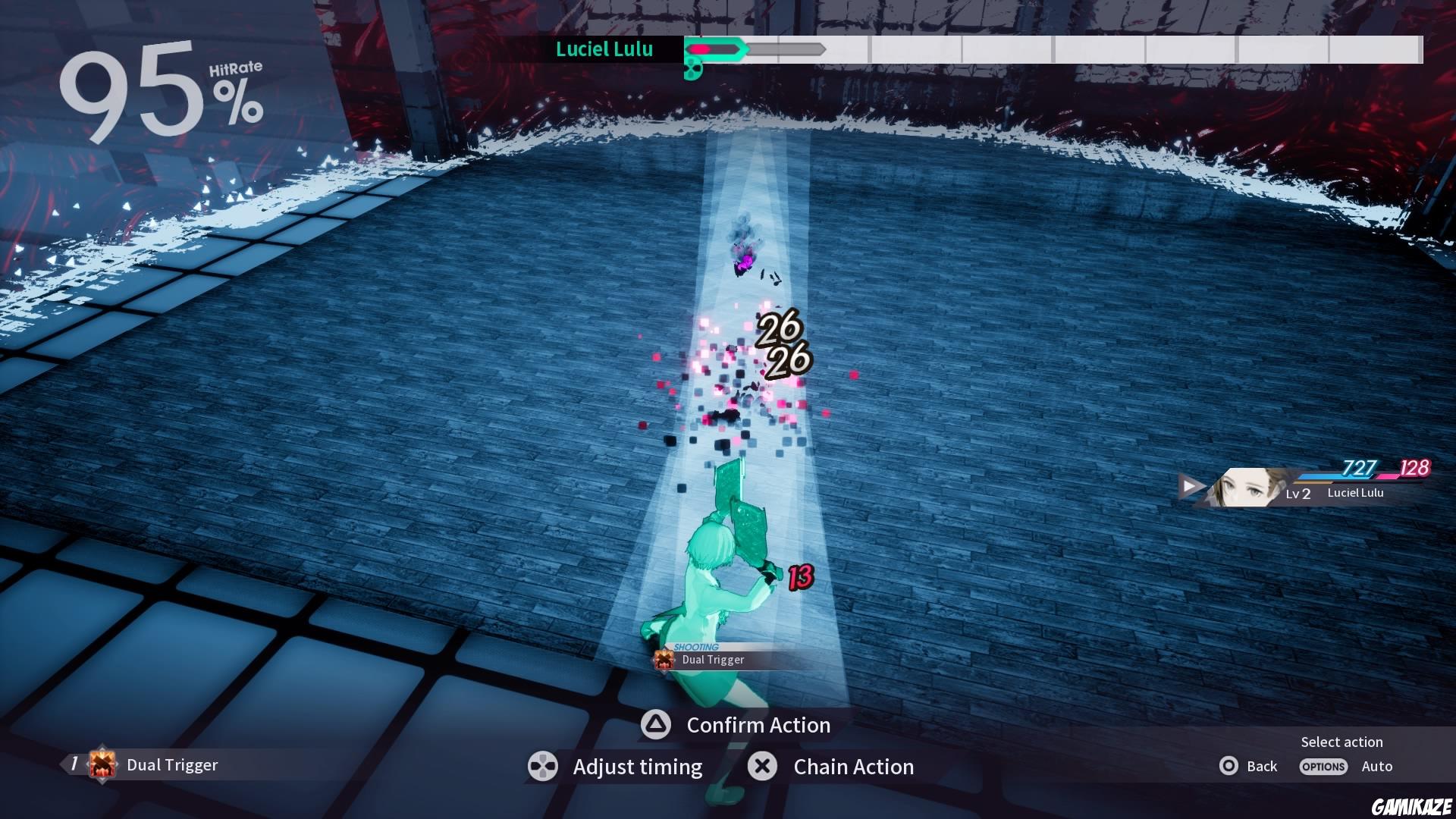
Task: Click the Dual Trigger label above the character
Action: point(713,660)
